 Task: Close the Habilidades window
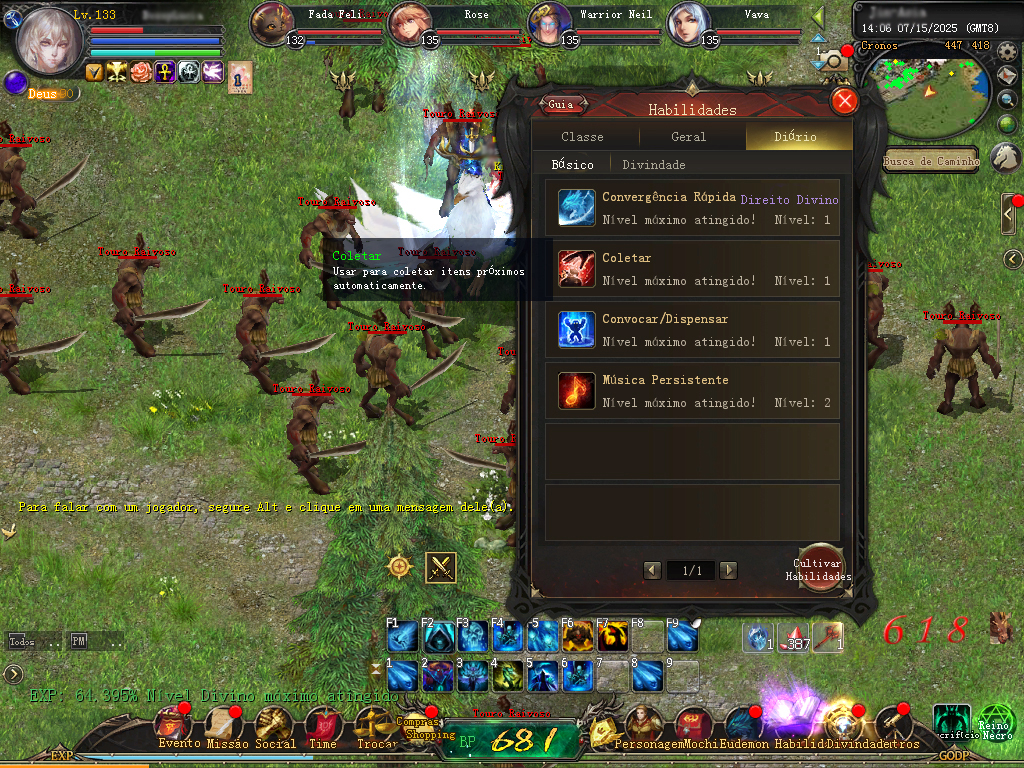point(845,101)
